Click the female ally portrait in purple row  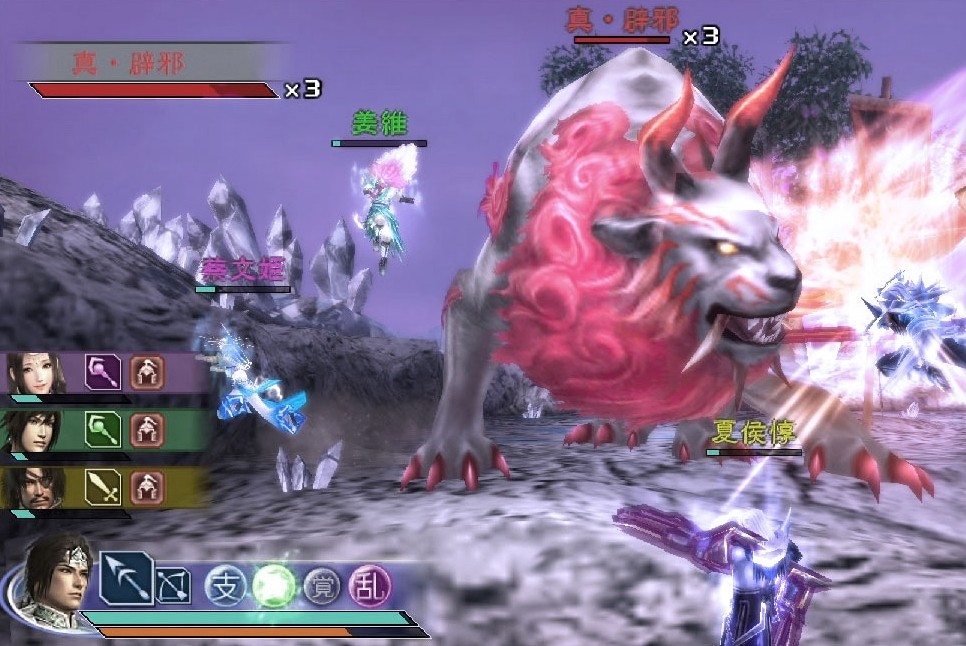37,373
